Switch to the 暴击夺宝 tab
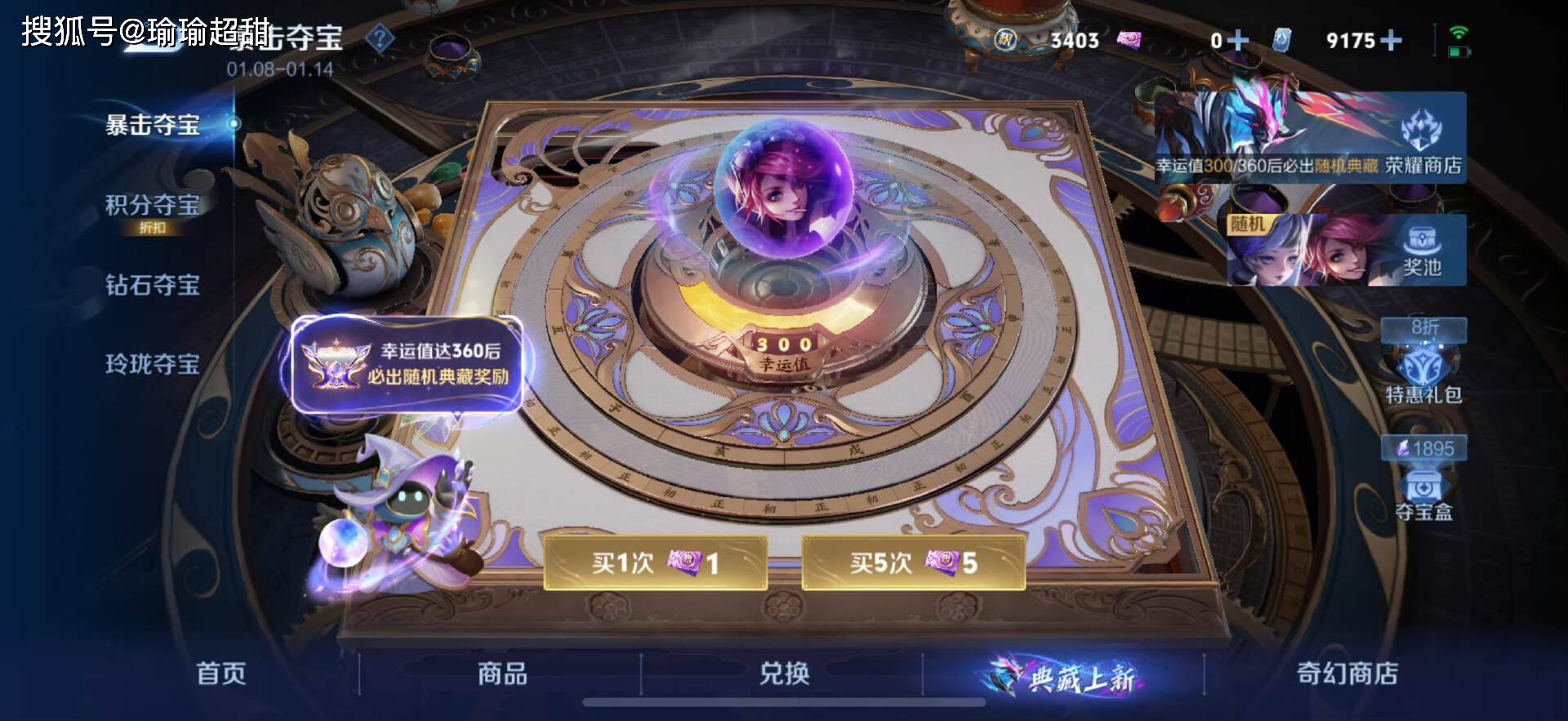This screenshot has width=1568, height=721. pyautogui.click(x=153, y=125)
